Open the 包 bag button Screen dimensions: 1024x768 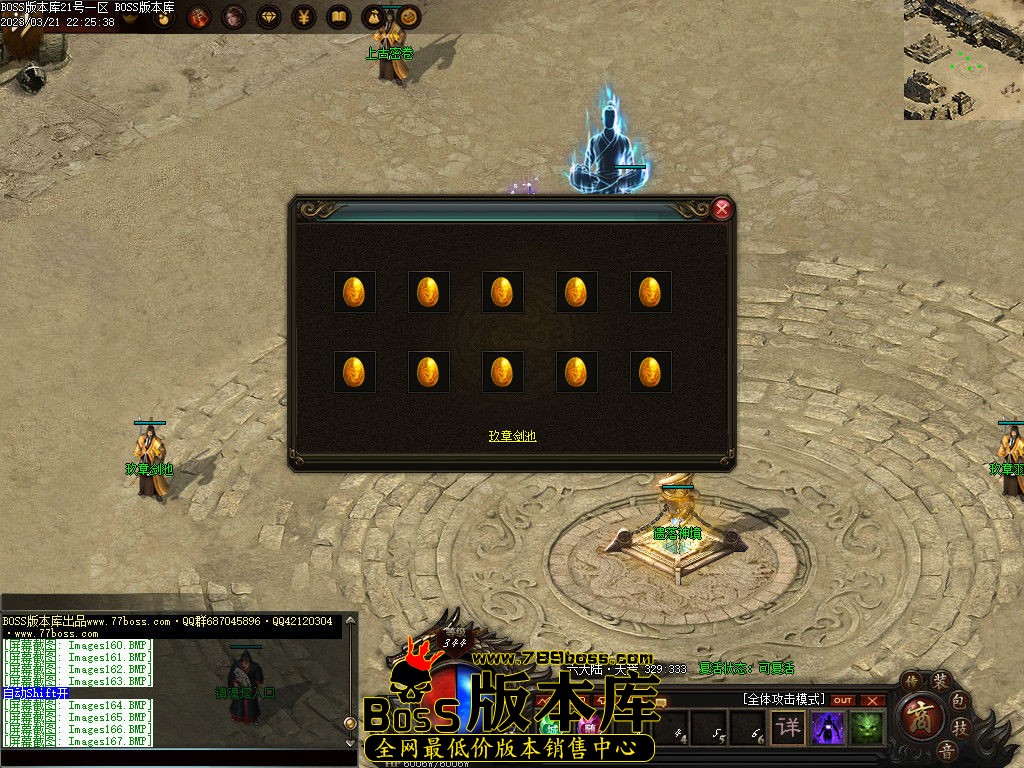pyautogui.click(x=958, y=700)
